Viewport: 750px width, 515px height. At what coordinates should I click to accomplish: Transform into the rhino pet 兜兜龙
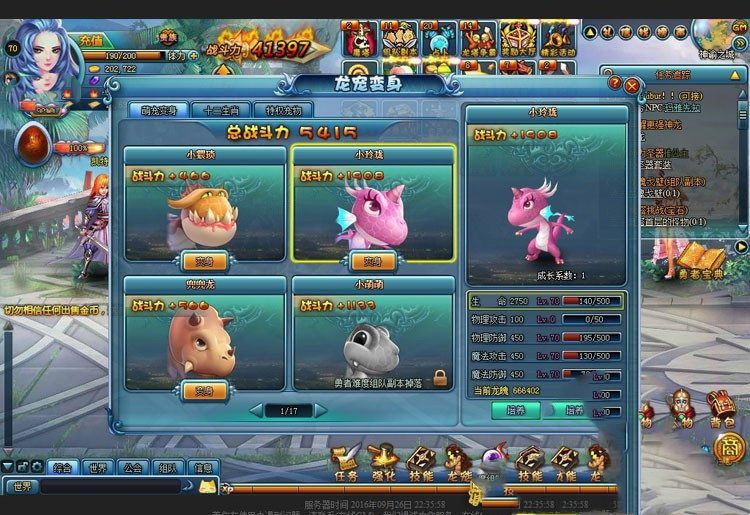[204, 390]
